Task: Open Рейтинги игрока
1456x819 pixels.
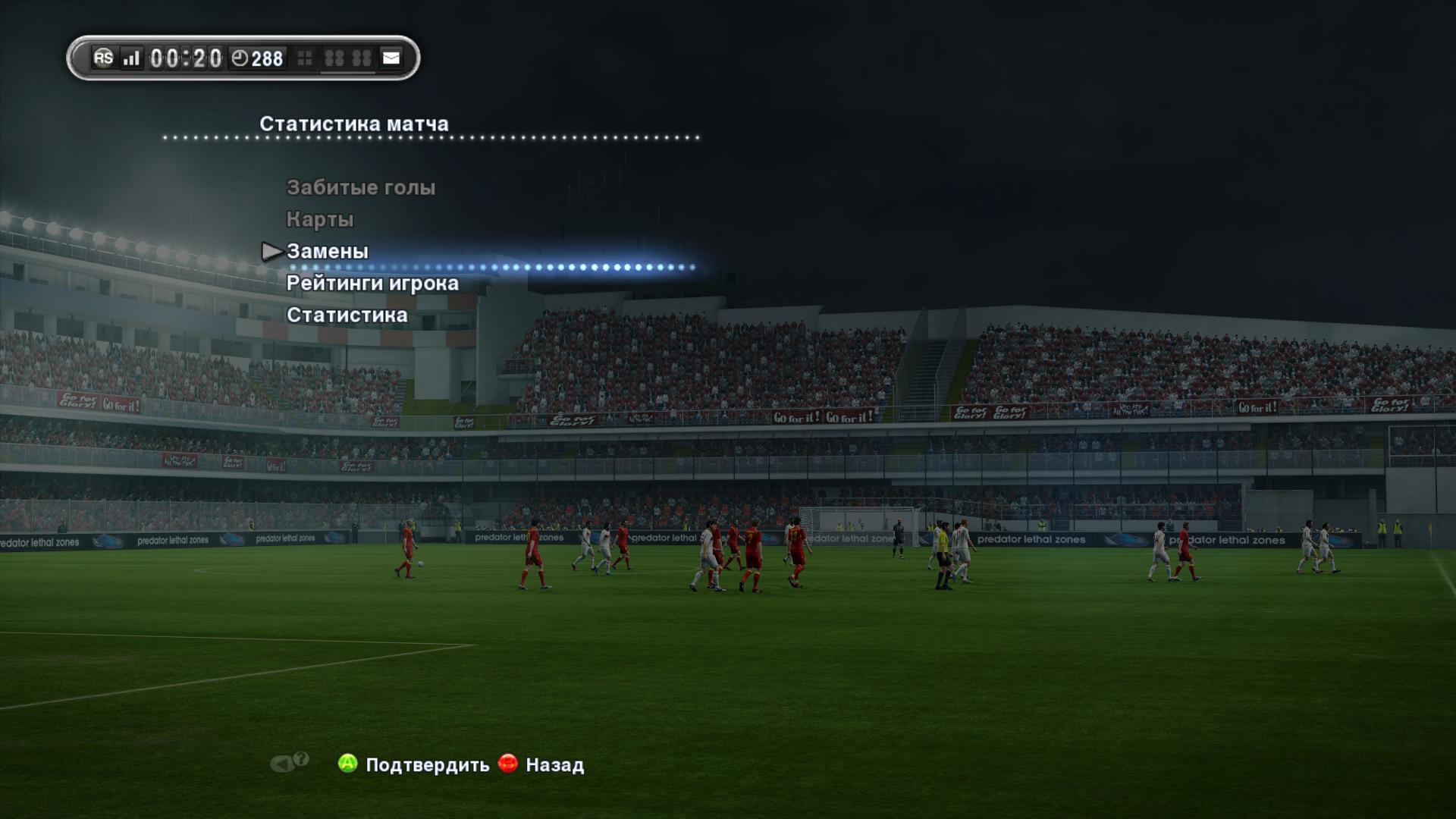Action: [x=372, y=283]
